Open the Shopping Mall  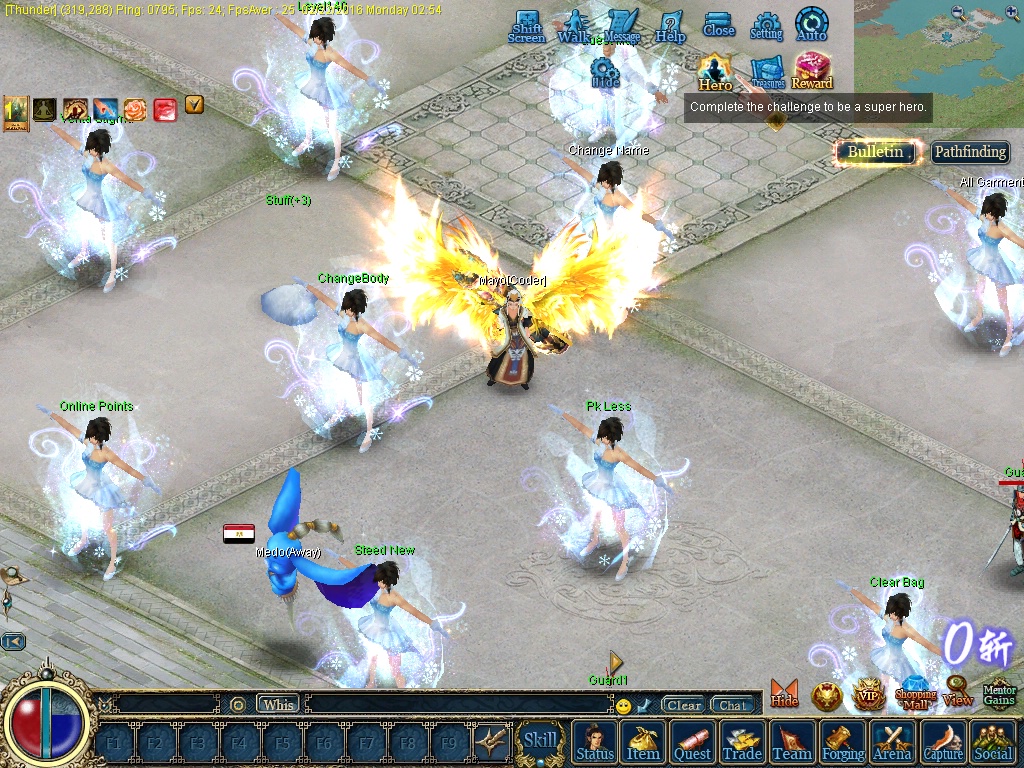(x=915, y=694)
